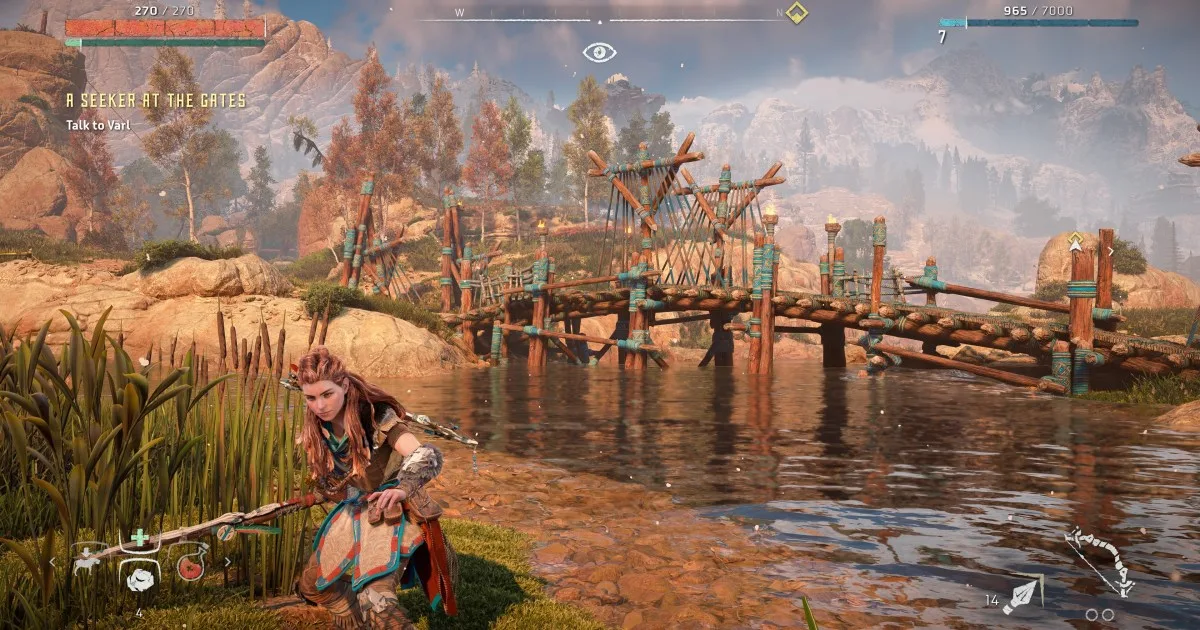Click the yellow diamond quest marker on compass
Screen dimensions: 1200x630
click(x=796, y=13)
